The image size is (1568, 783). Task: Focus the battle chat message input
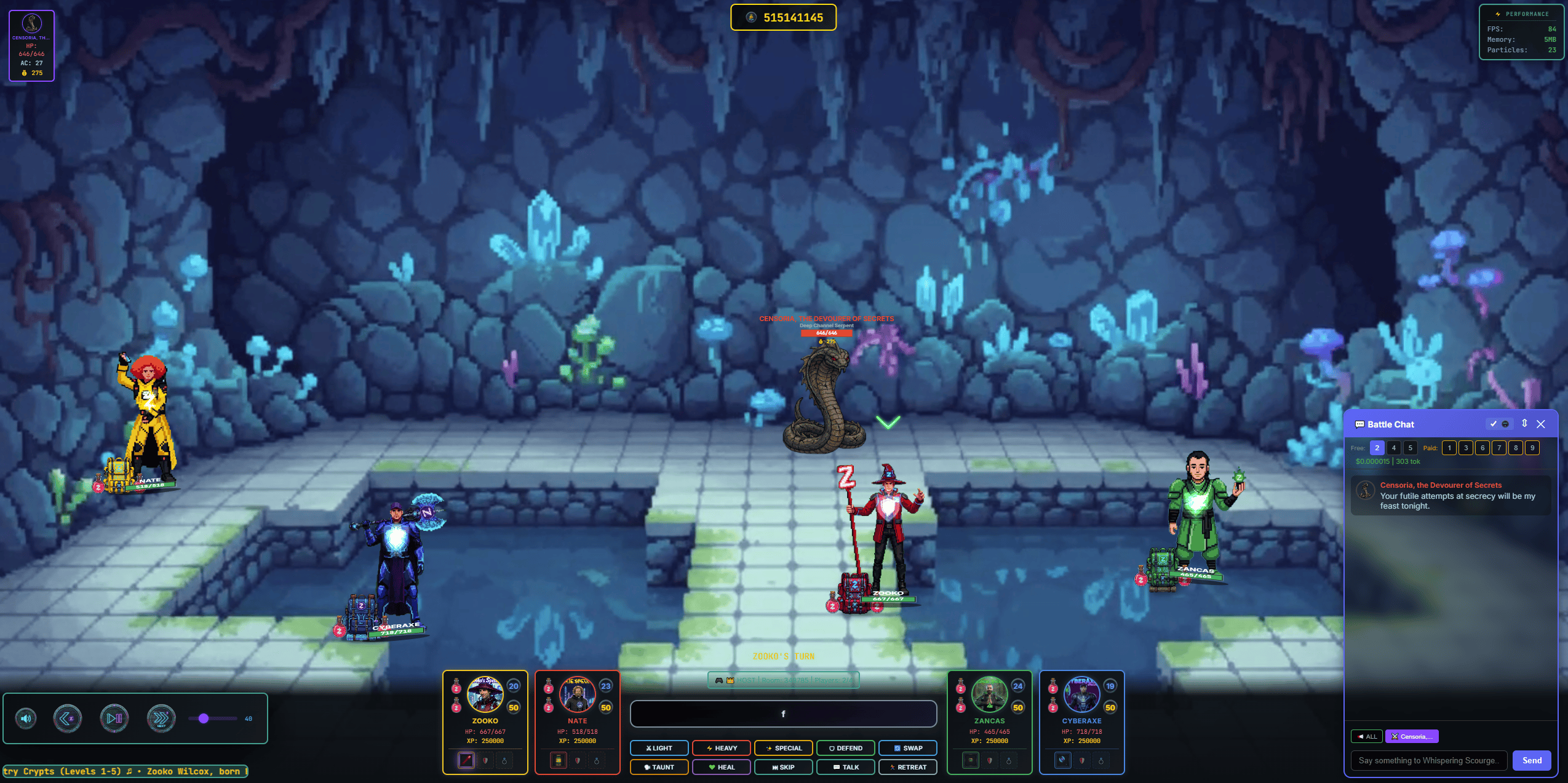(x=1428, y=760)
